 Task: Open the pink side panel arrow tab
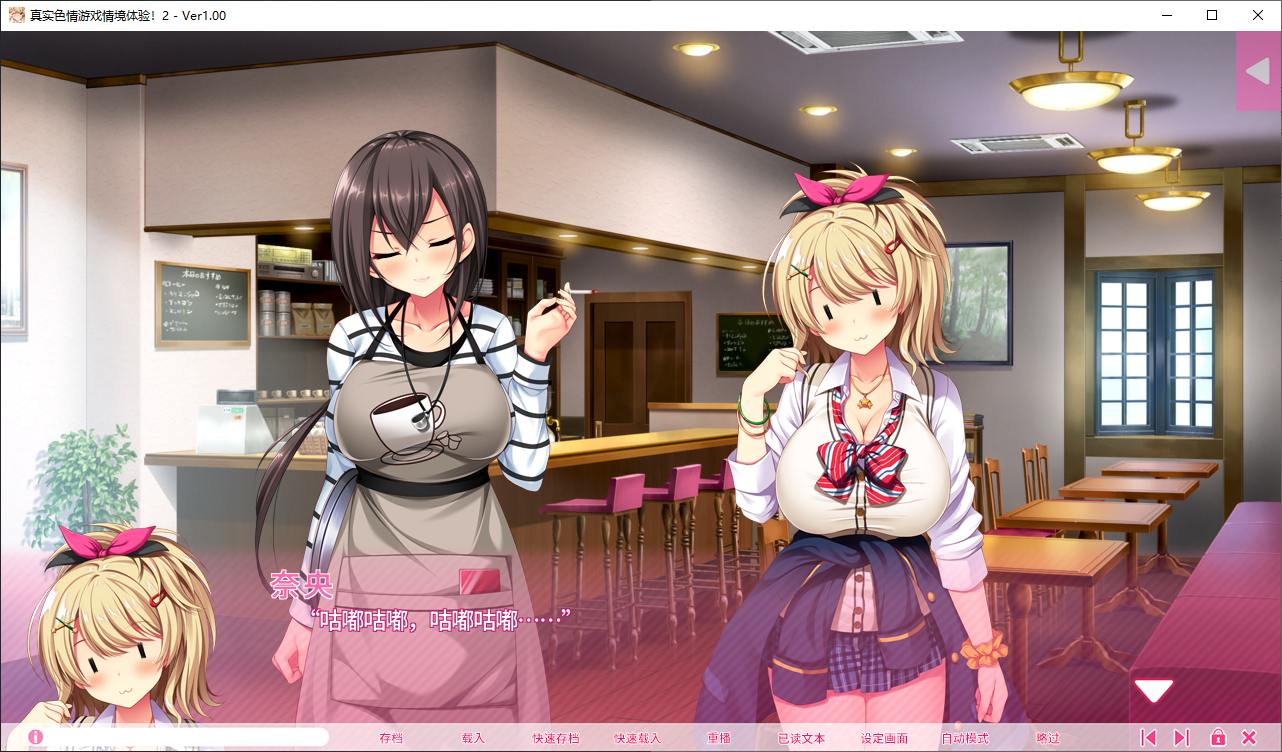pos(1258,71)
